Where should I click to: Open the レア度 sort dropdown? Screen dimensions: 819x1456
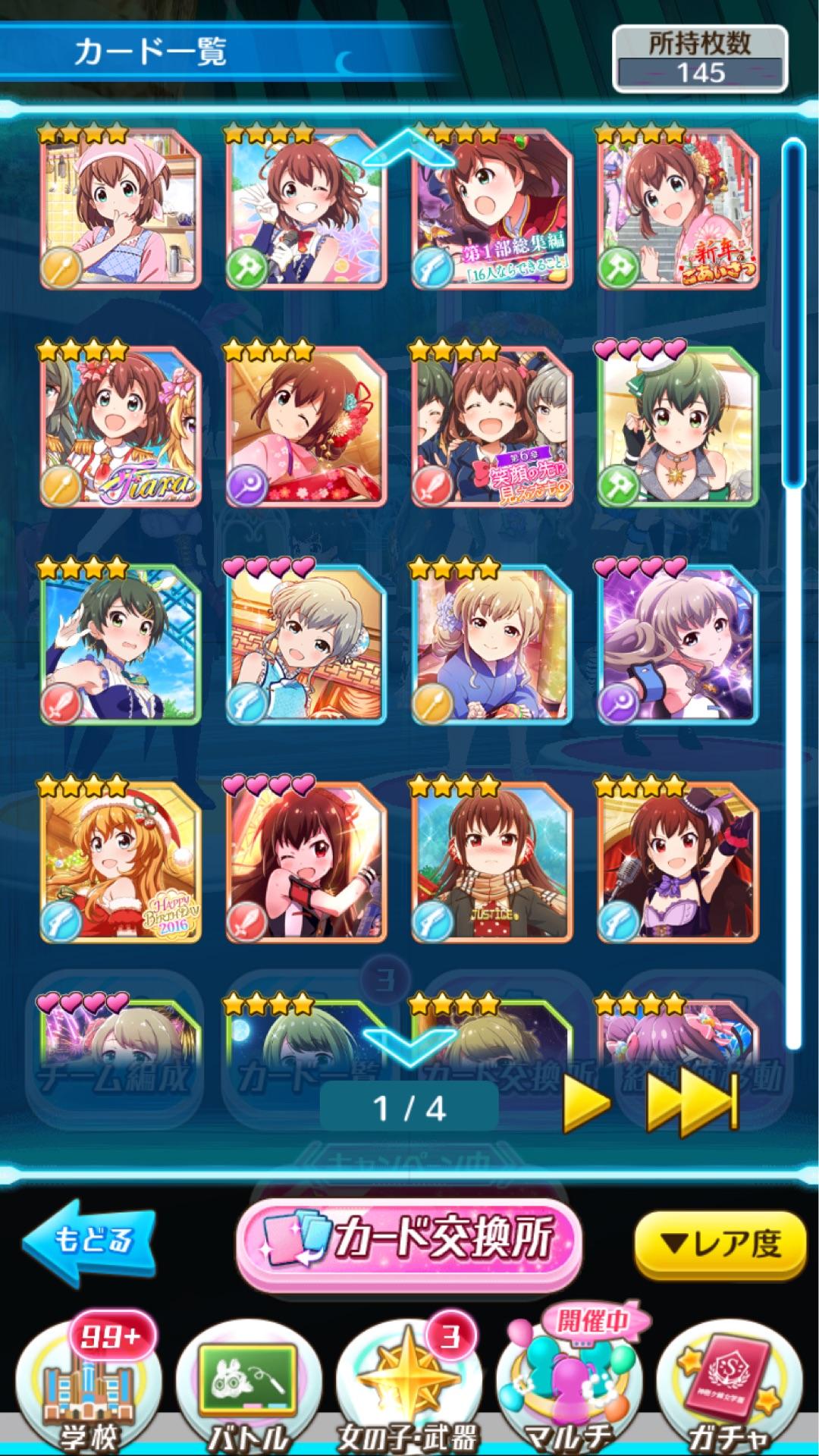[719, 1244]
